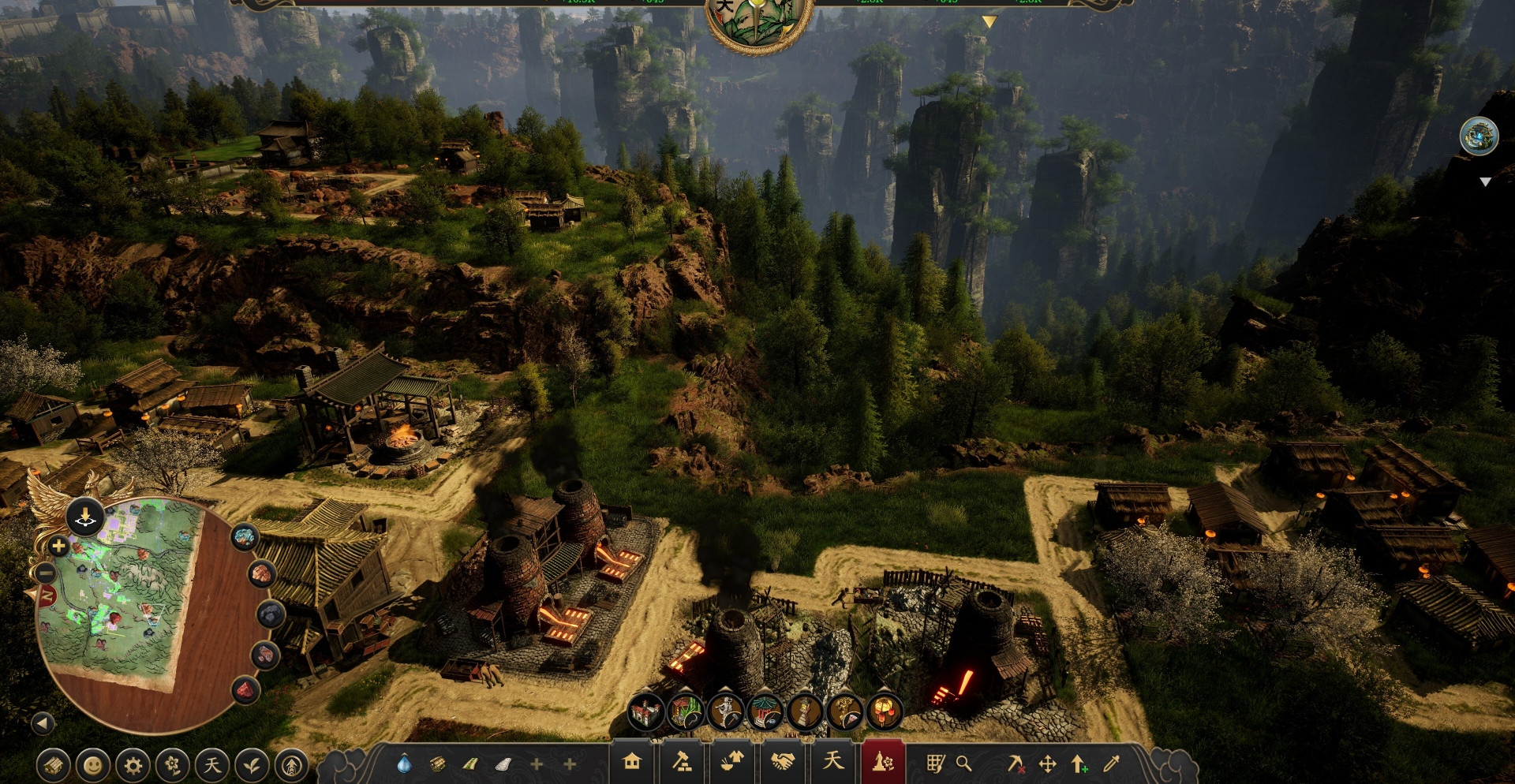Viewport: 1515px width, 784px height.
Task: Activate the four-arrow move tool
Action: tap(1047, 763)
